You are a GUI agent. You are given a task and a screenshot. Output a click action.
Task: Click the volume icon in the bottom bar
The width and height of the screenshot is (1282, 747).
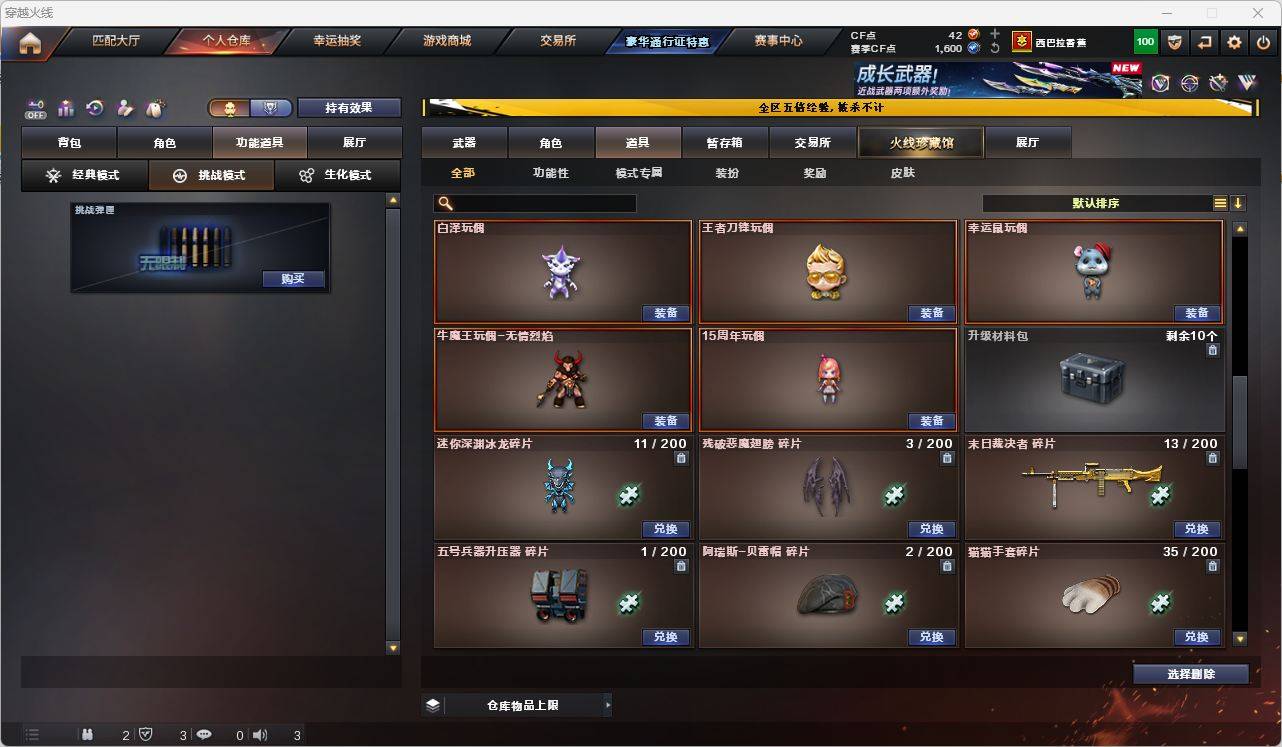point(259,734)
